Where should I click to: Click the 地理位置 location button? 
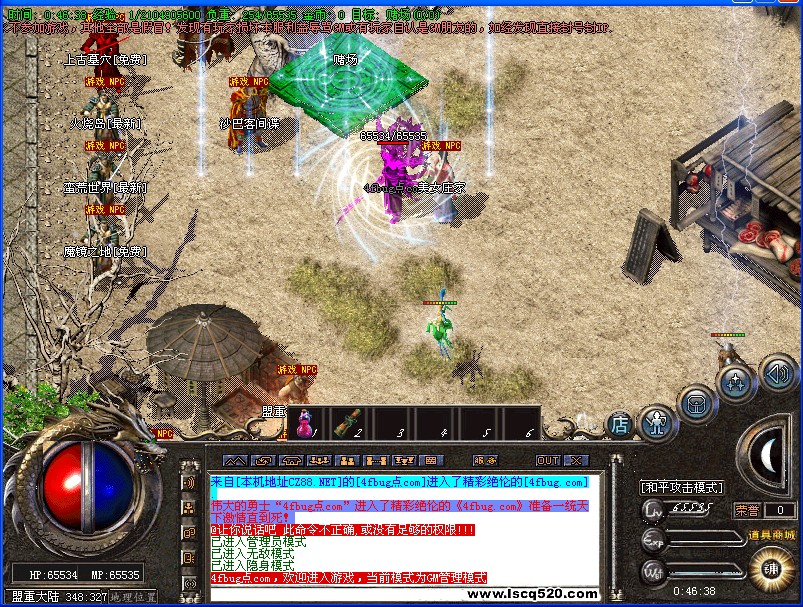point(133,597)
